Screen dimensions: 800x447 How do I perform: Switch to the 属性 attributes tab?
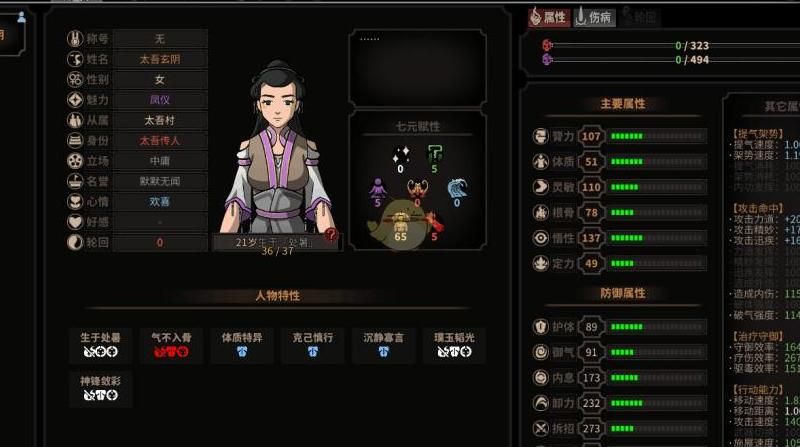548,17
